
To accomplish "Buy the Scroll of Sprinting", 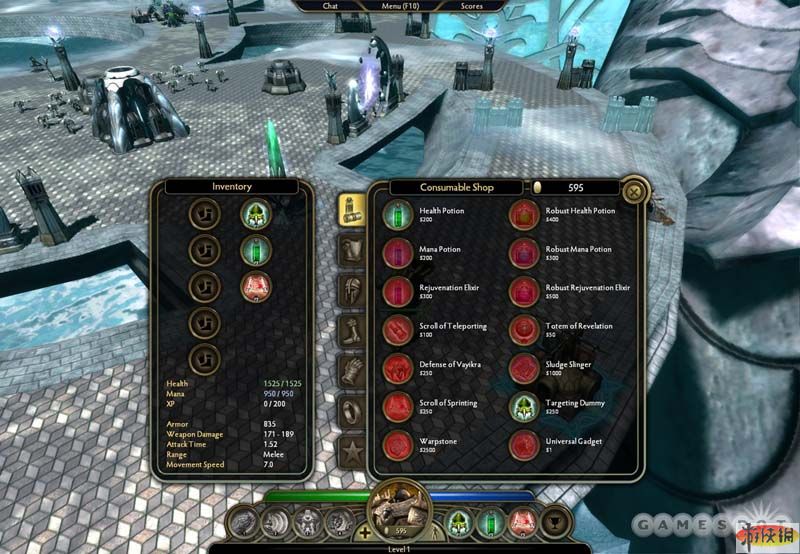I will 398,407.
